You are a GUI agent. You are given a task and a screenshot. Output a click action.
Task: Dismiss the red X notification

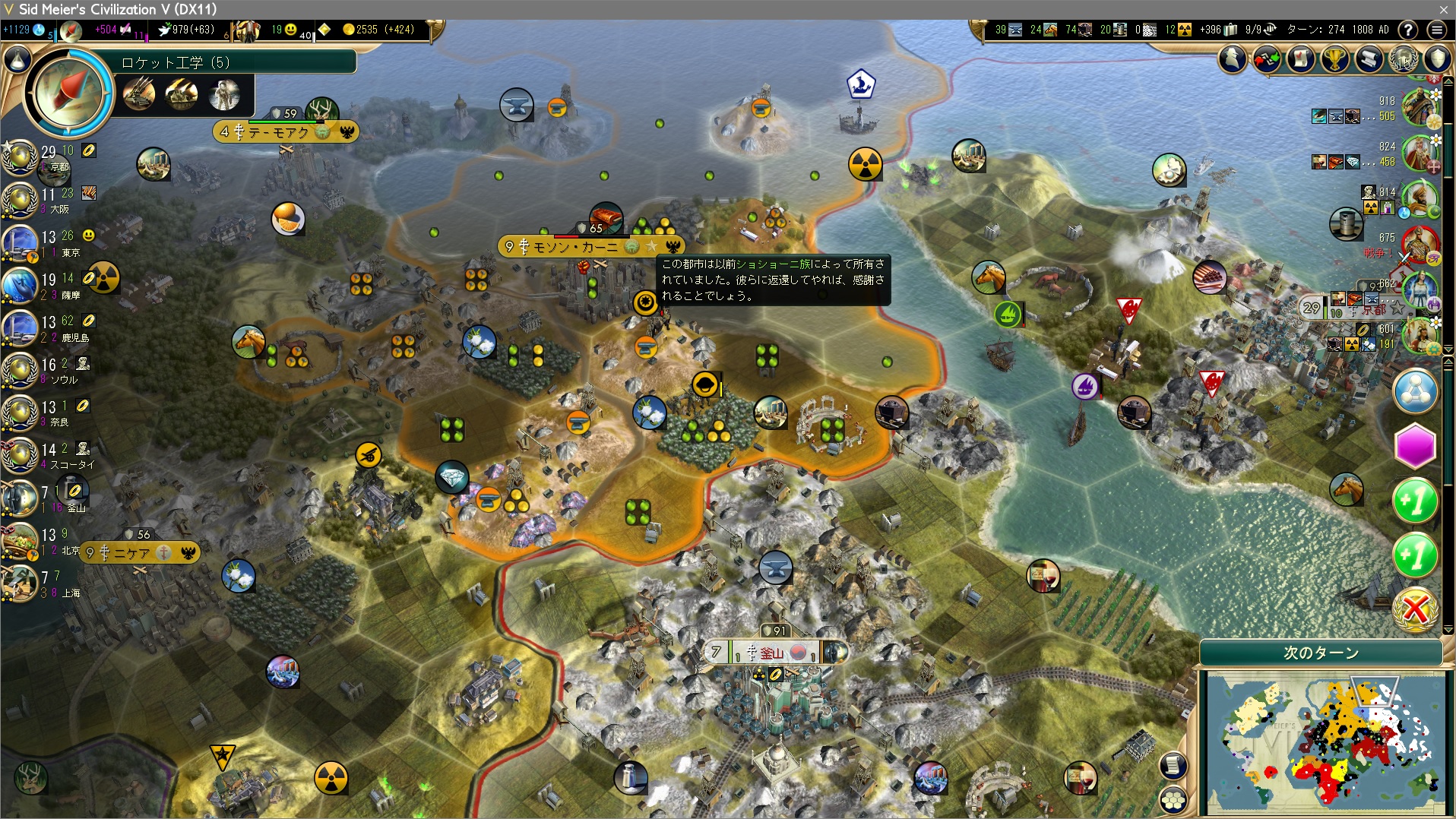[x=1415, y=609]
